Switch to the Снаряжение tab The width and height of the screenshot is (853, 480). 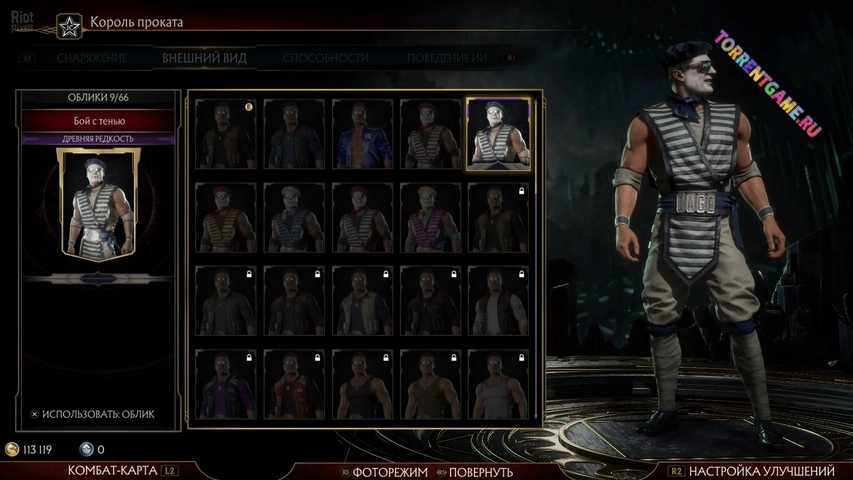91,58
